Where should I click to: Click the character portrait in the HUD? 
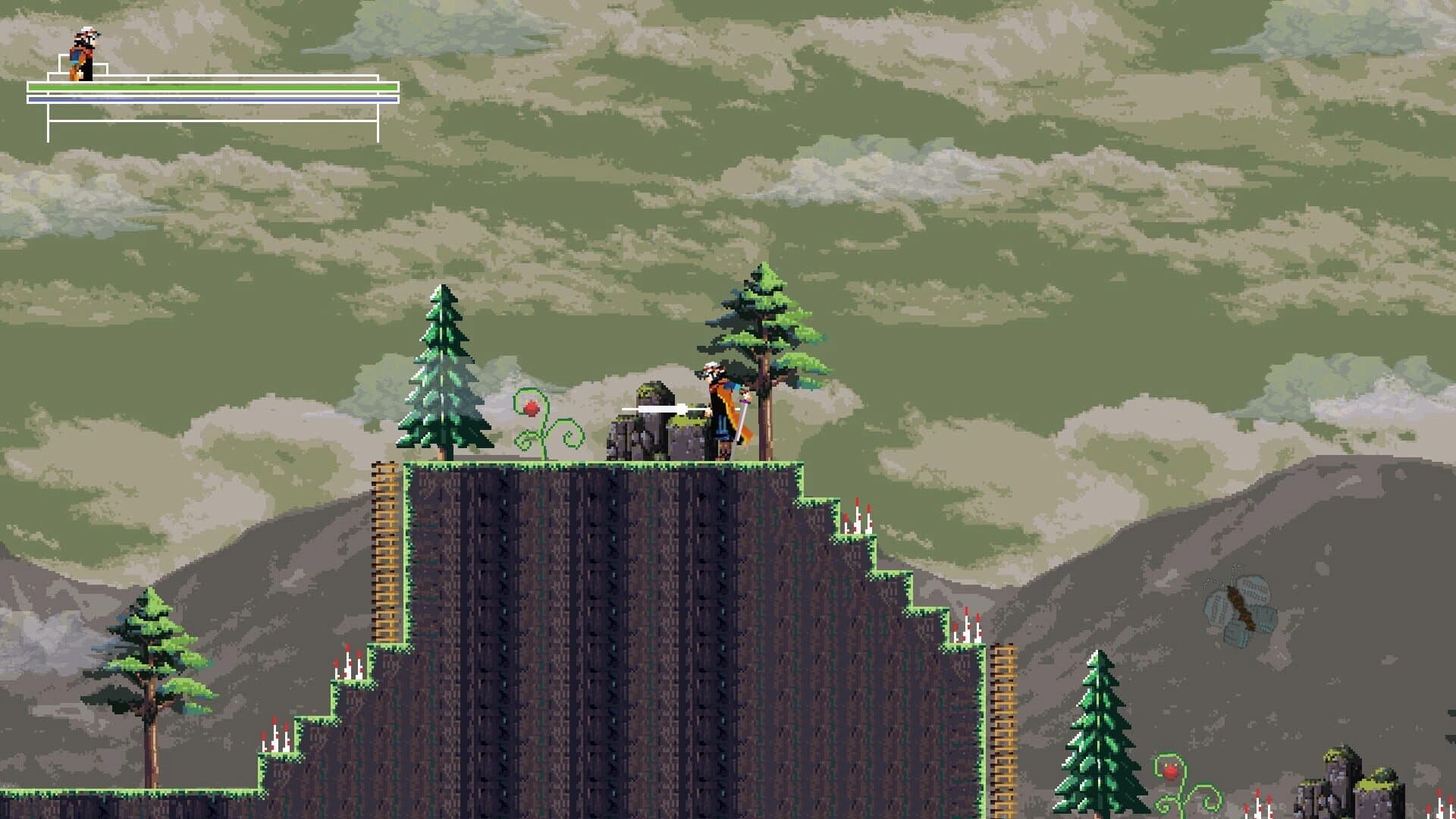click(83, 49)
